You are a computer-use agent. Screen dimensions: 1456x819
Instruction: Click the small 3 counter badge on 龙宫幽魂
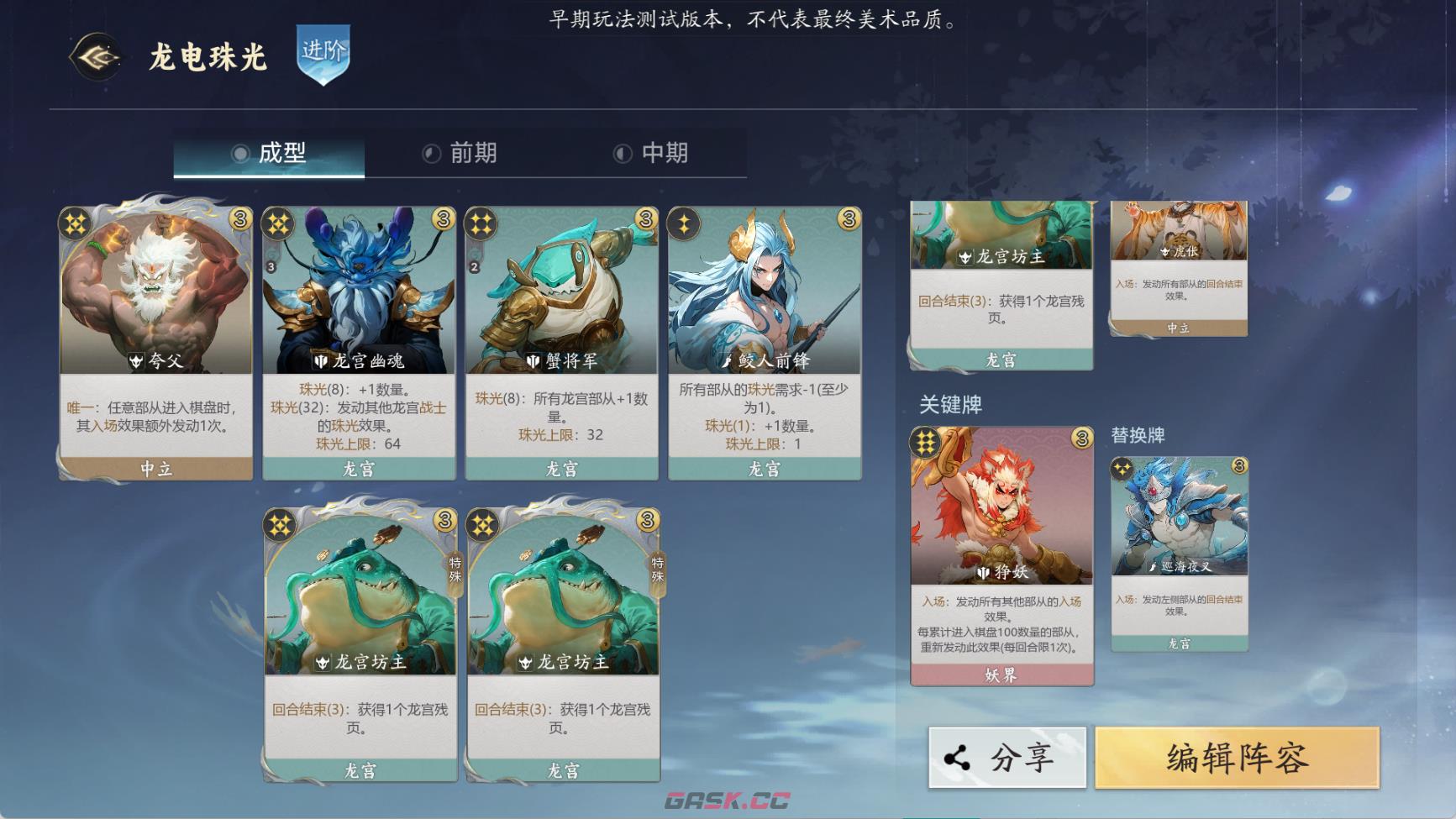pyautogui.click(x=272, y=266)
